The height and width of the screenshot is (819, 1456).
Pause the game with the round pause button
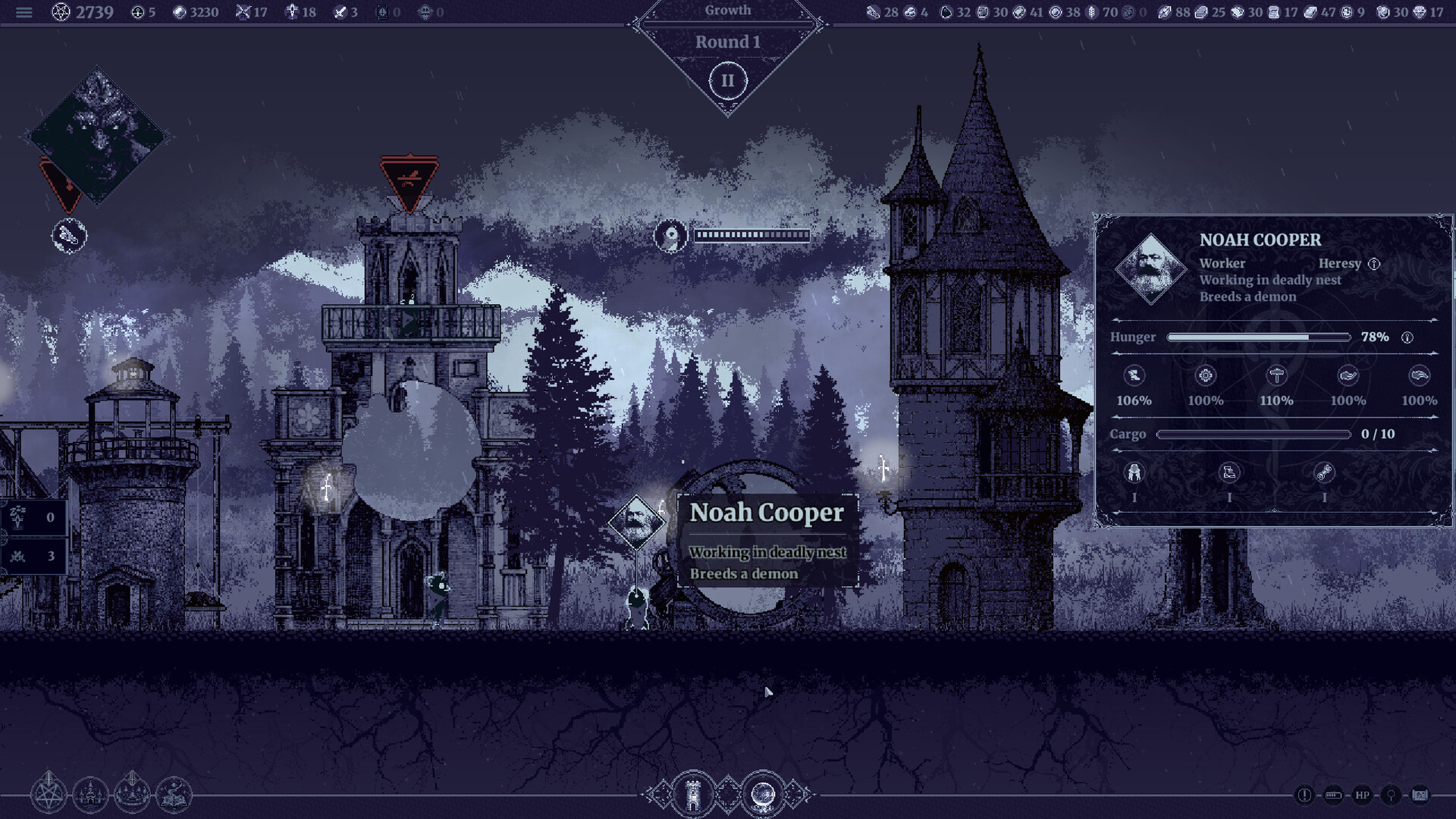tap(727, 80)
